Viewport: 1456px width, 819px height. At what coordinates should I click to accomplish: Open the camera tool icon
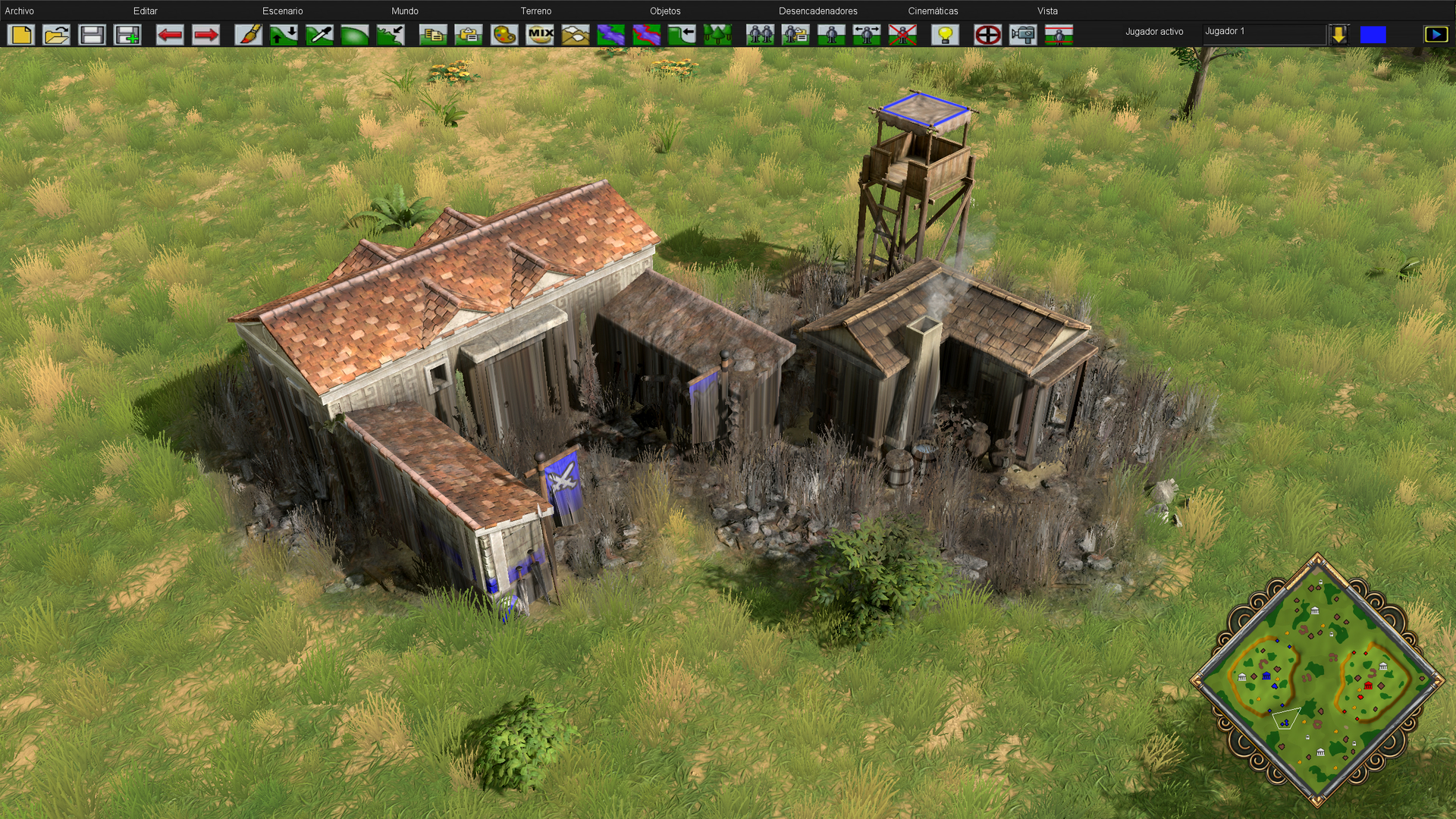click(x=1023, y=35)
